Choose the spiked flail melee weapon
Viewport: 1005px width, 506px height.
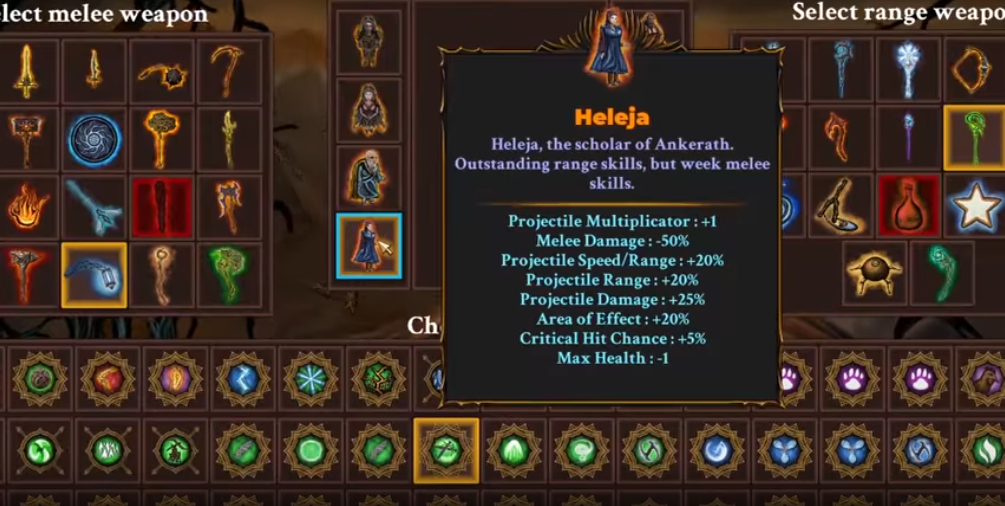(x=162, y=72)
